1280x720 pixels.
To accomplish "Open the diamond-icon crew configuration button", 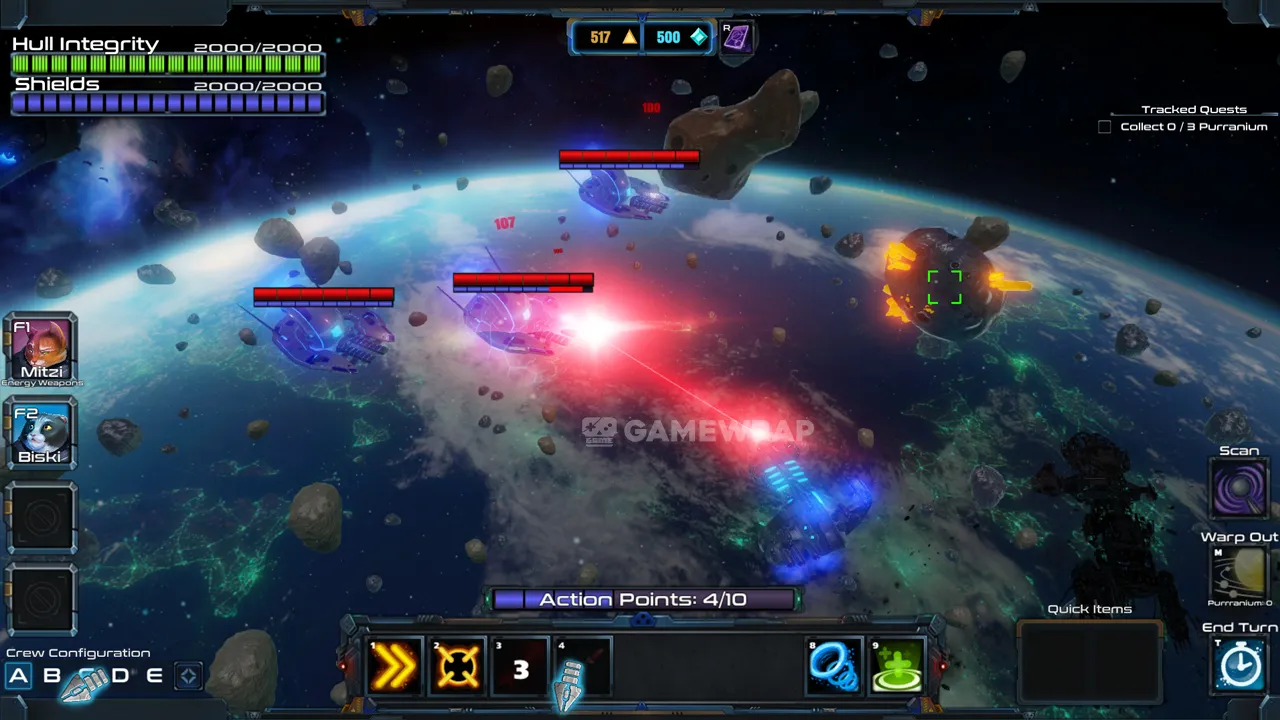I will [x=187, y=676].
